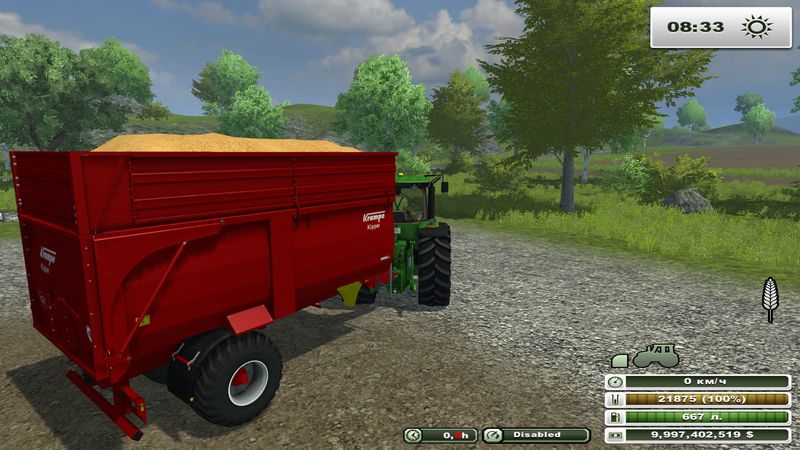Click the tractor vehicle schema icon

pyautogui.click(x=655, y=356)
